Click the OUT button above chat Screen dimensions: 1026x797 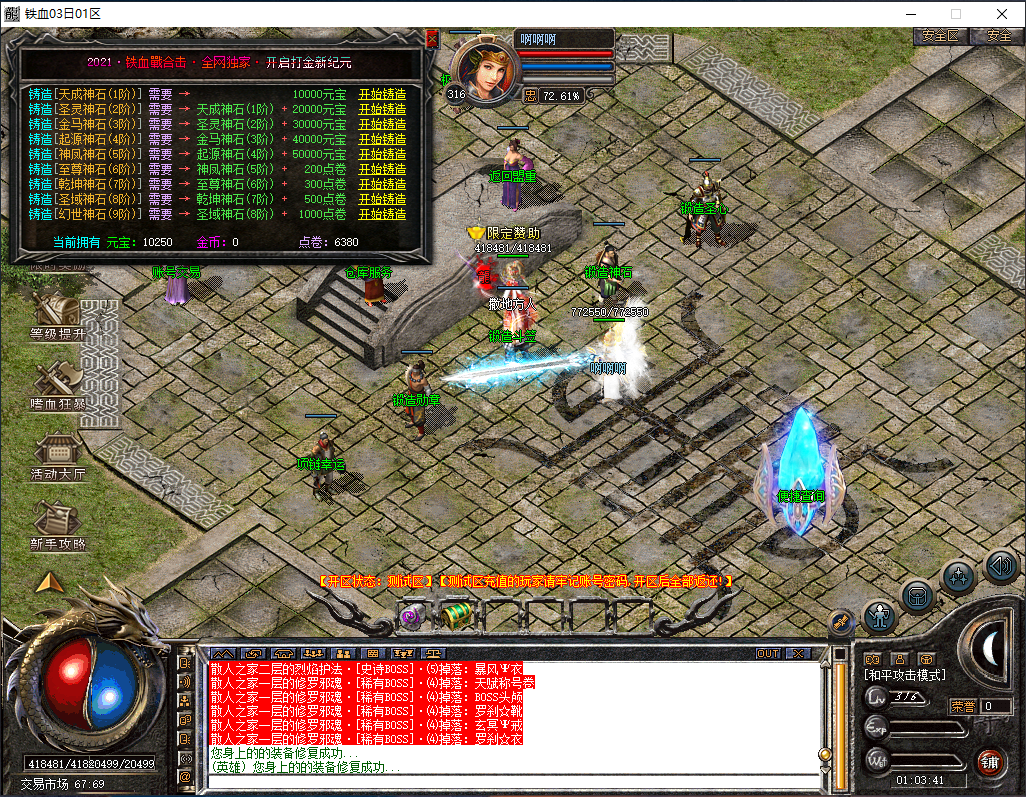(x=768, y=653)
